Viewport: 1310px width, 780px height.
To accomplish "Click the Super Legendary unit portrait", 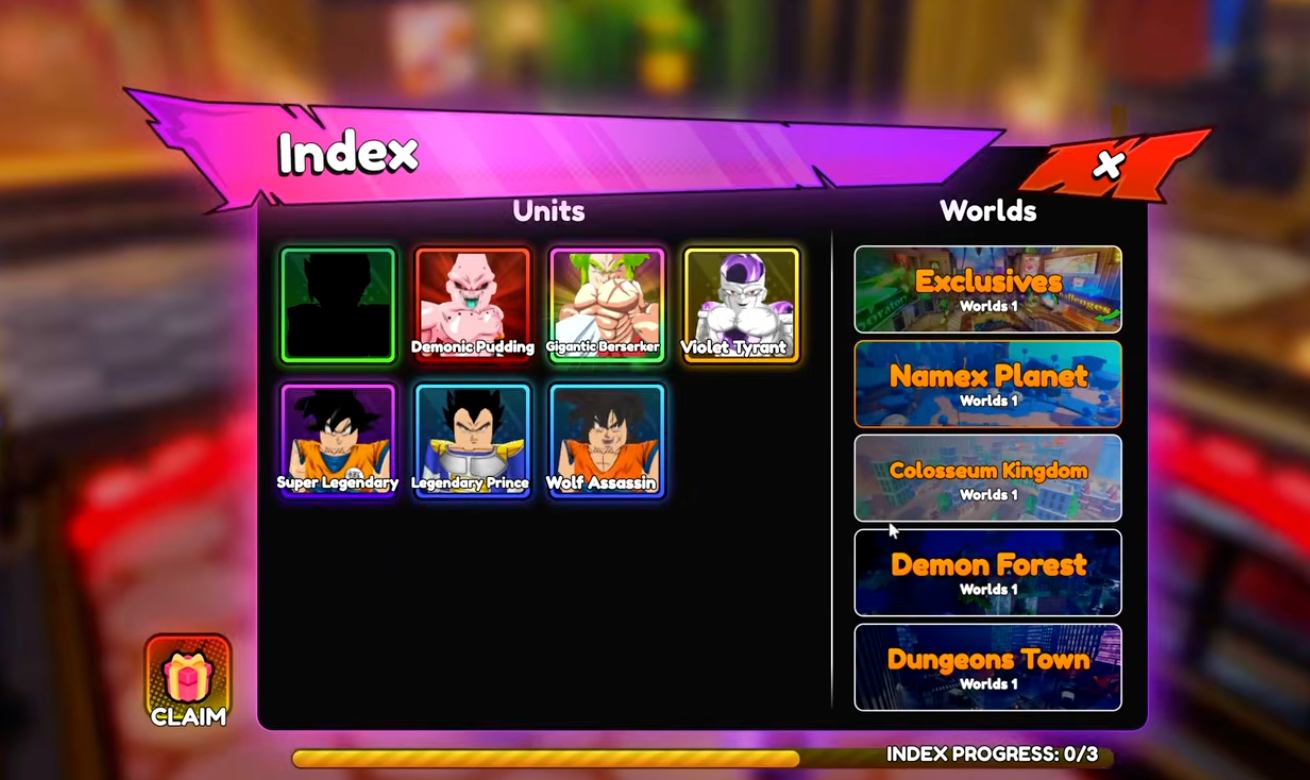I will [338, 440].
